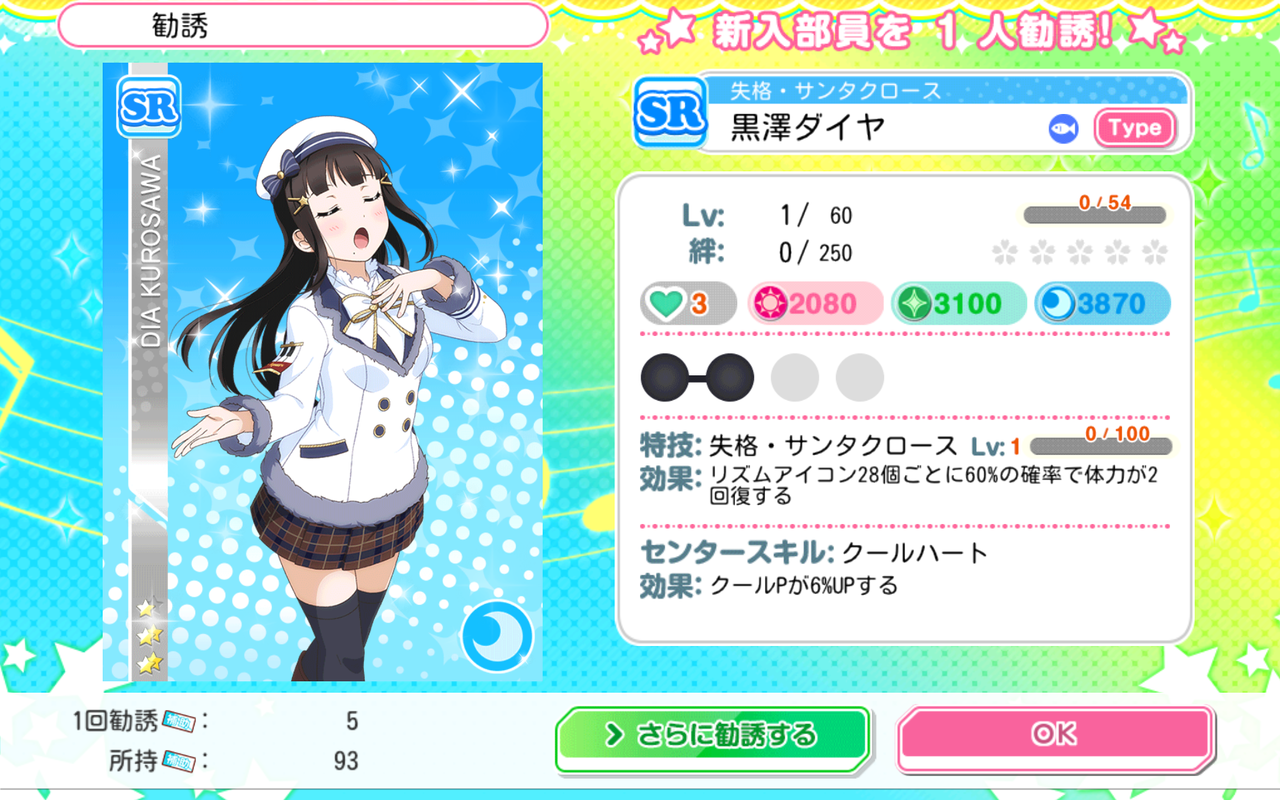Click the moon attribute icon on the card artwork
Image resolution: width=1280 pixels, height=800 pixels.
coord(498,634)
